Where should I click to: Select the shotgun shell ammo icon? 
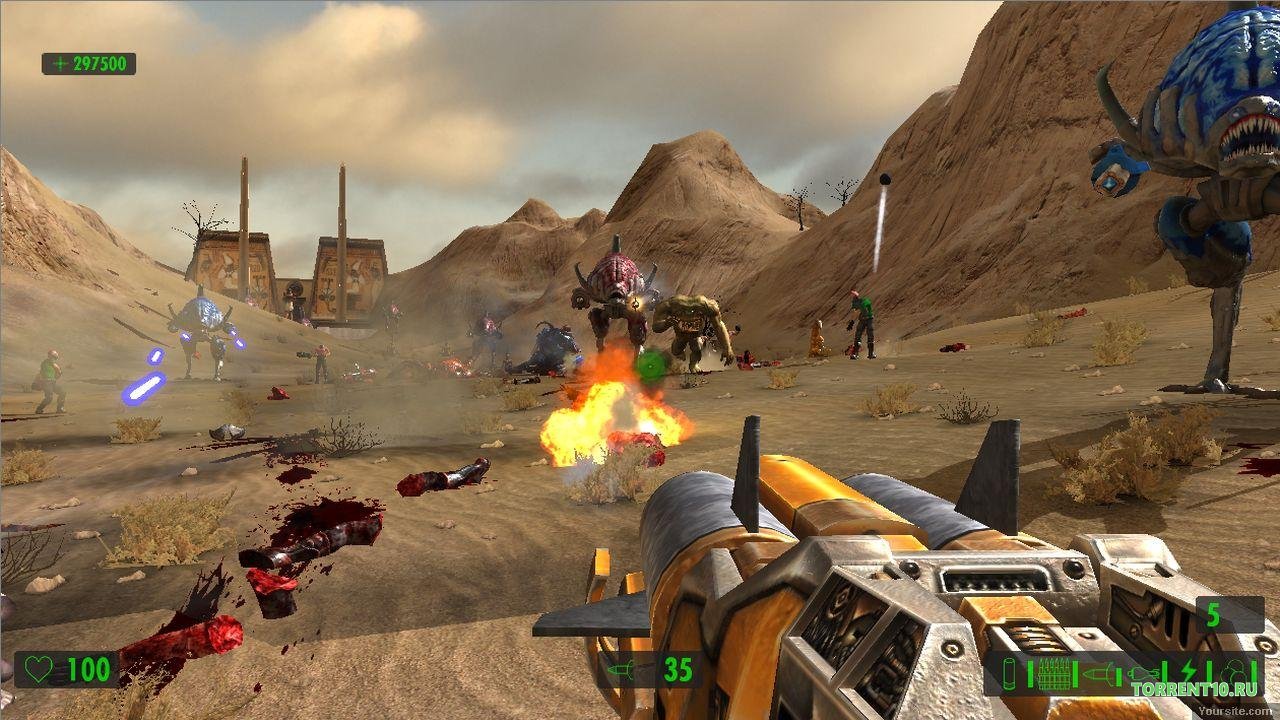1009,674
